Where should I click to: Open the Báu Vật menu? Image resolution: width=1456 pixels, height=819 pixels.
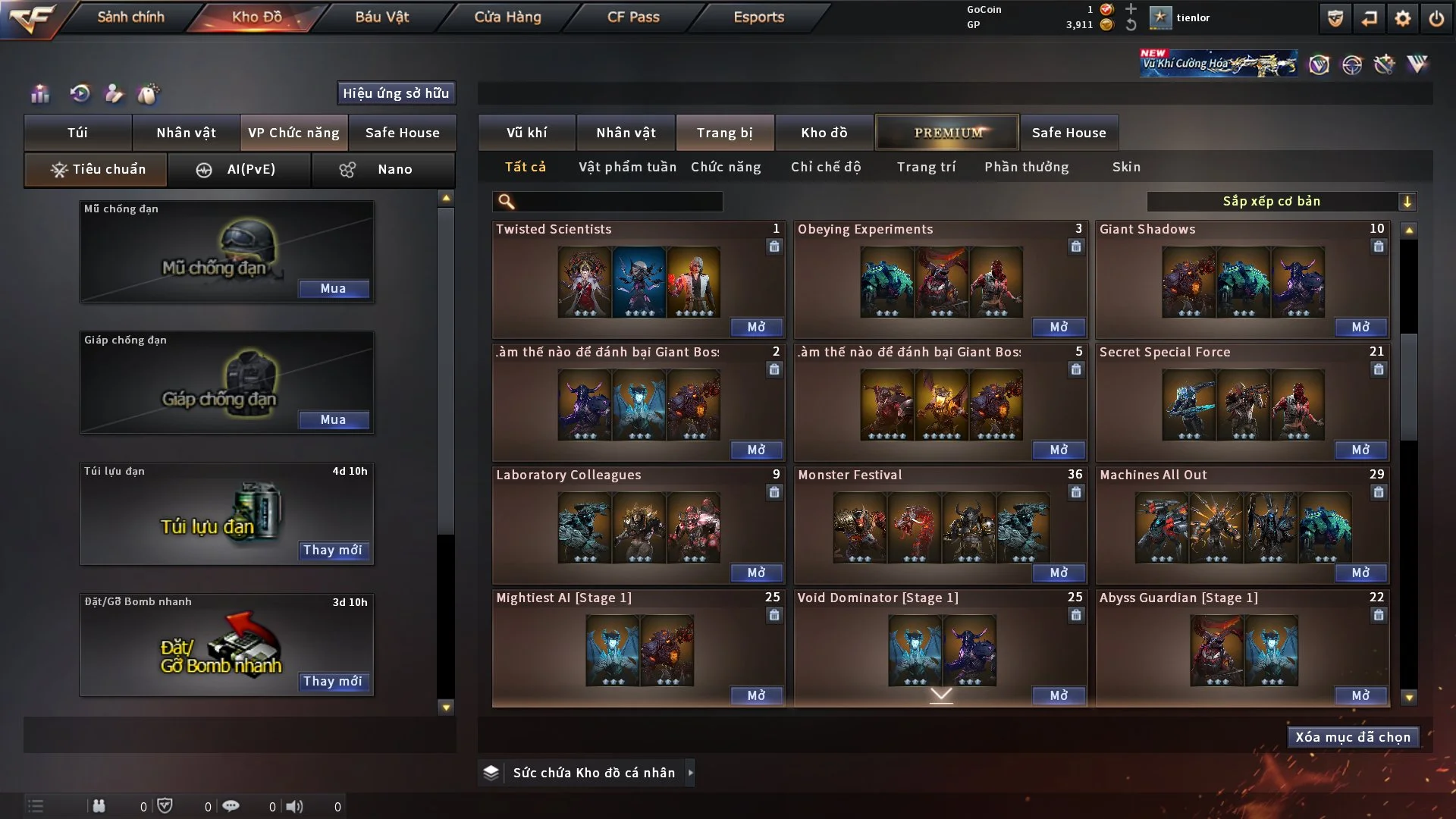click(x=381, y=17)
